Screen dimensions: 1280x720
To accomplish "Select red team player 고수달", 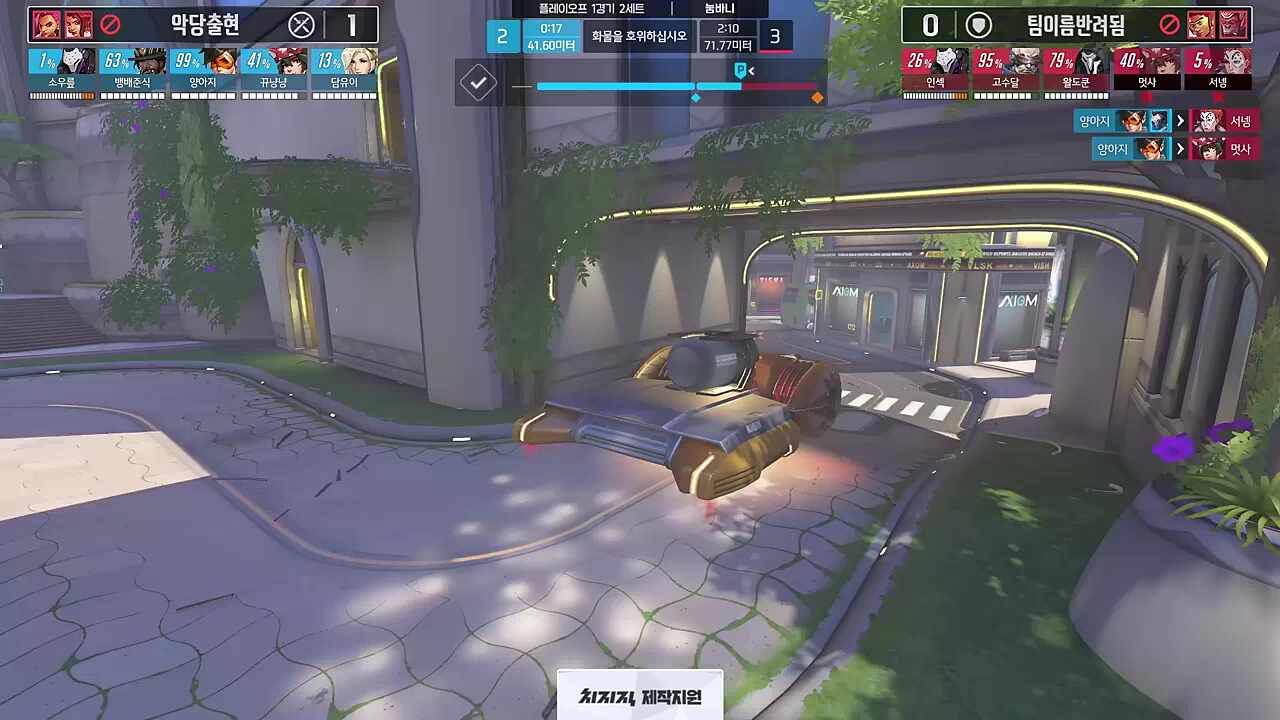I will pos(1006,72).
